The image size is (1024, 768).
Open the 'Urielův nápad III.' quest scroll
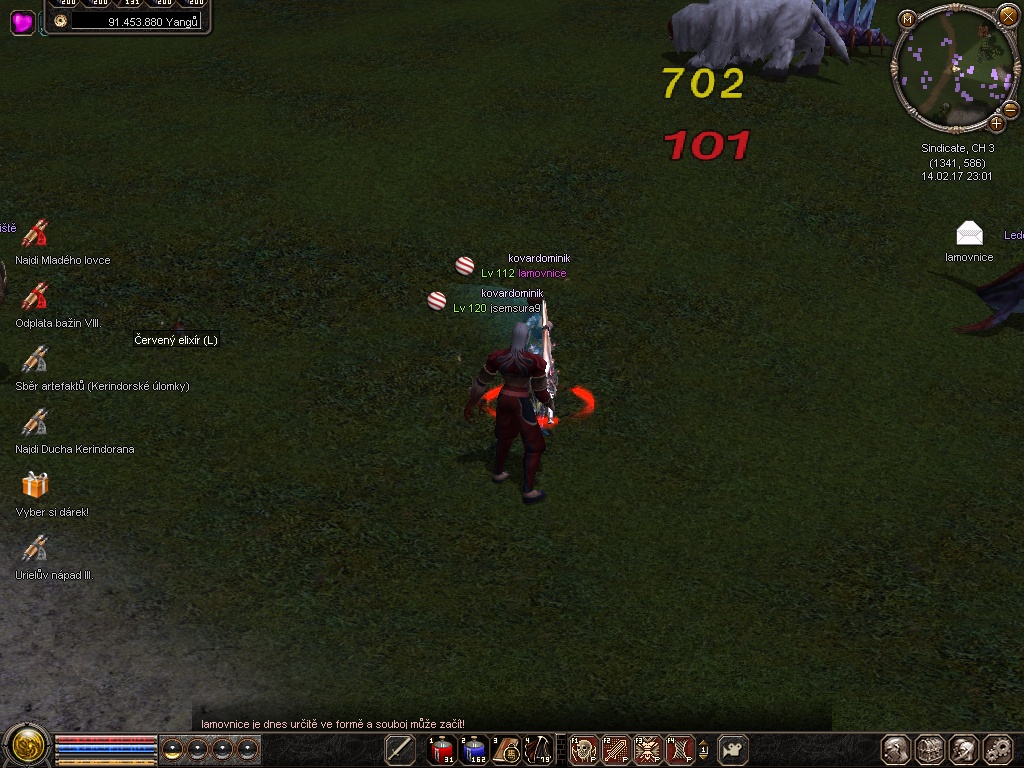tap(35, 549)
